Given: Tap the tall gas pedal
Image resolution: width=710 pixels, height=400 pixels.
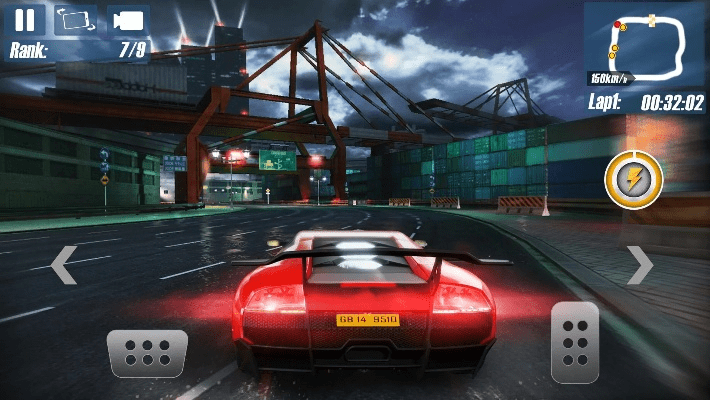Looking at the screenshot, I should pos(575,340).
